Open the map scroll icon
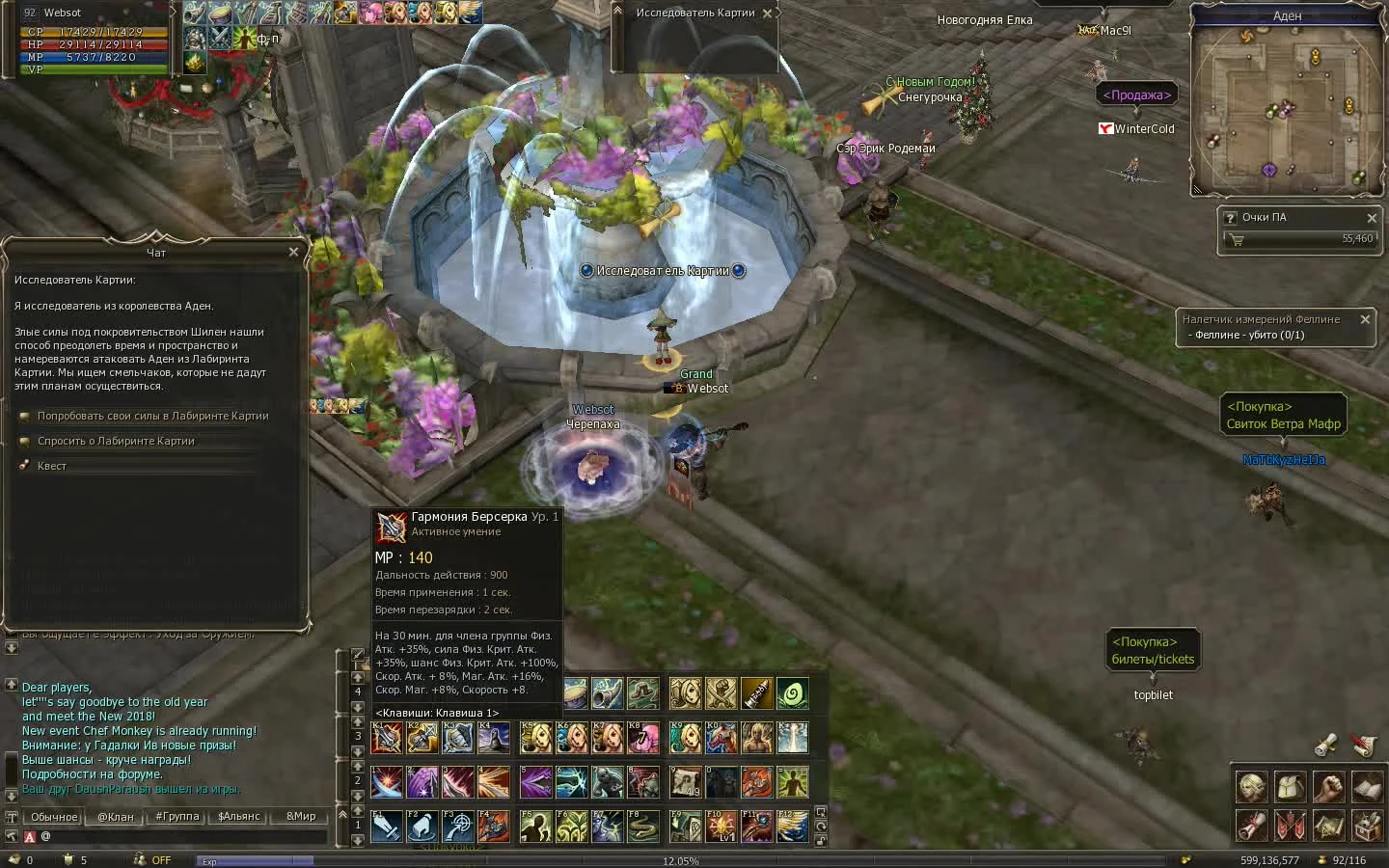 click(x=1329, y=826)
